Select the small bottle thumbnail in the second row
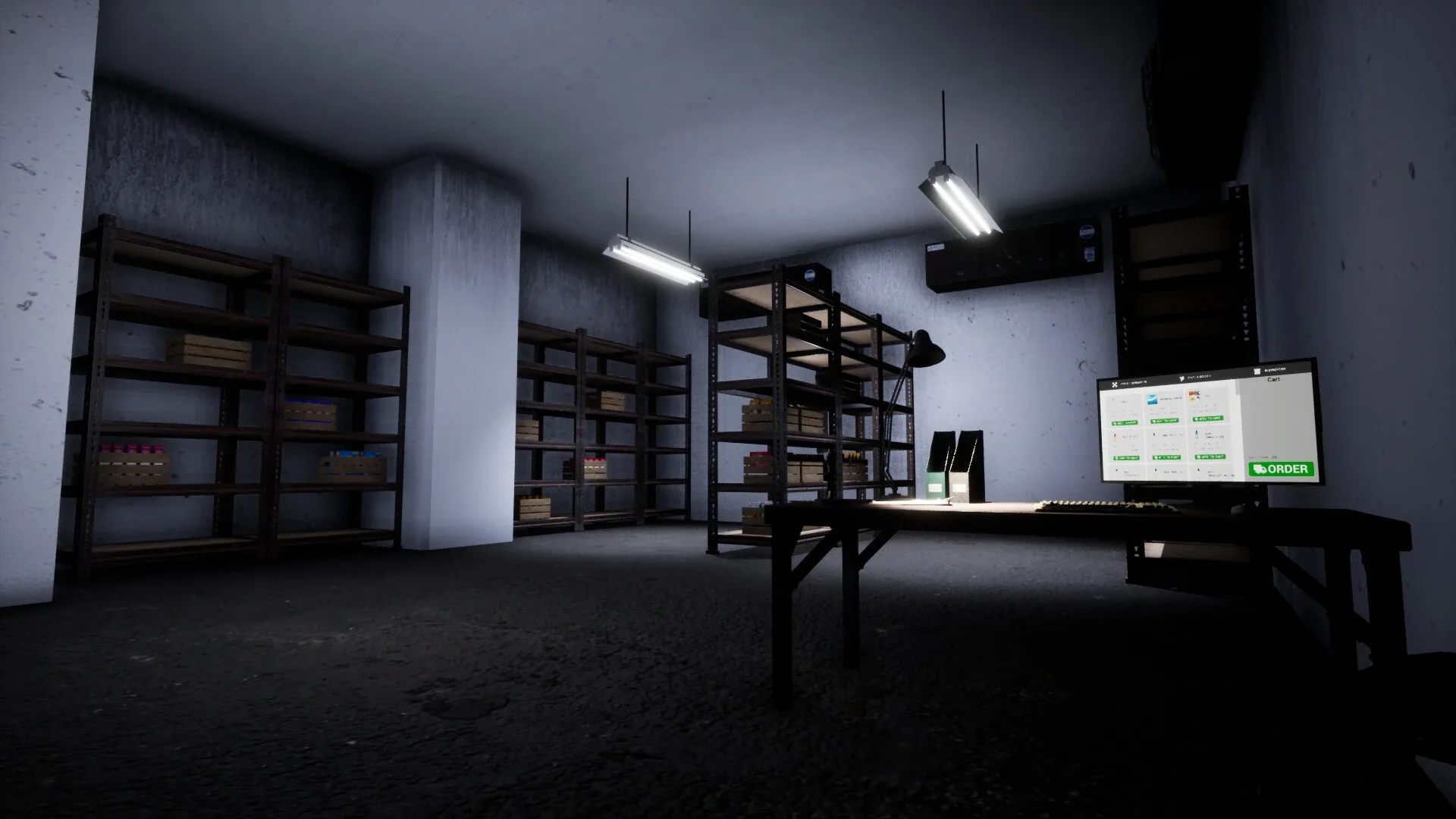The width and height of the screenshot is (1456, 819). (1115, 437)
